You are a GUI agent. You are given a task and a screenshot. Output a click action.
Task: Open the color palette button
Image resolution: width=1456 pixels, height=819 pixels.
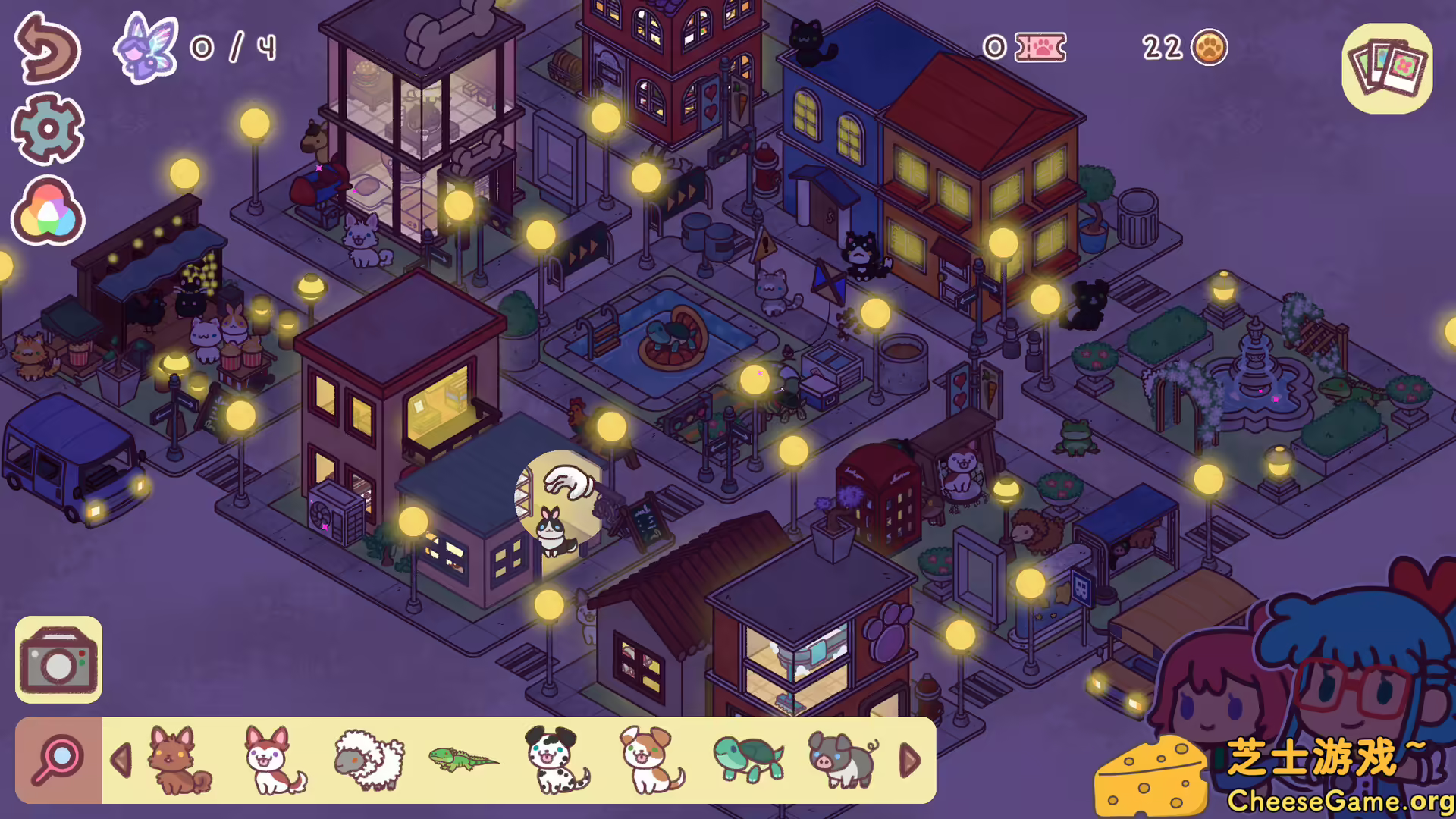[x=47, y=211]
